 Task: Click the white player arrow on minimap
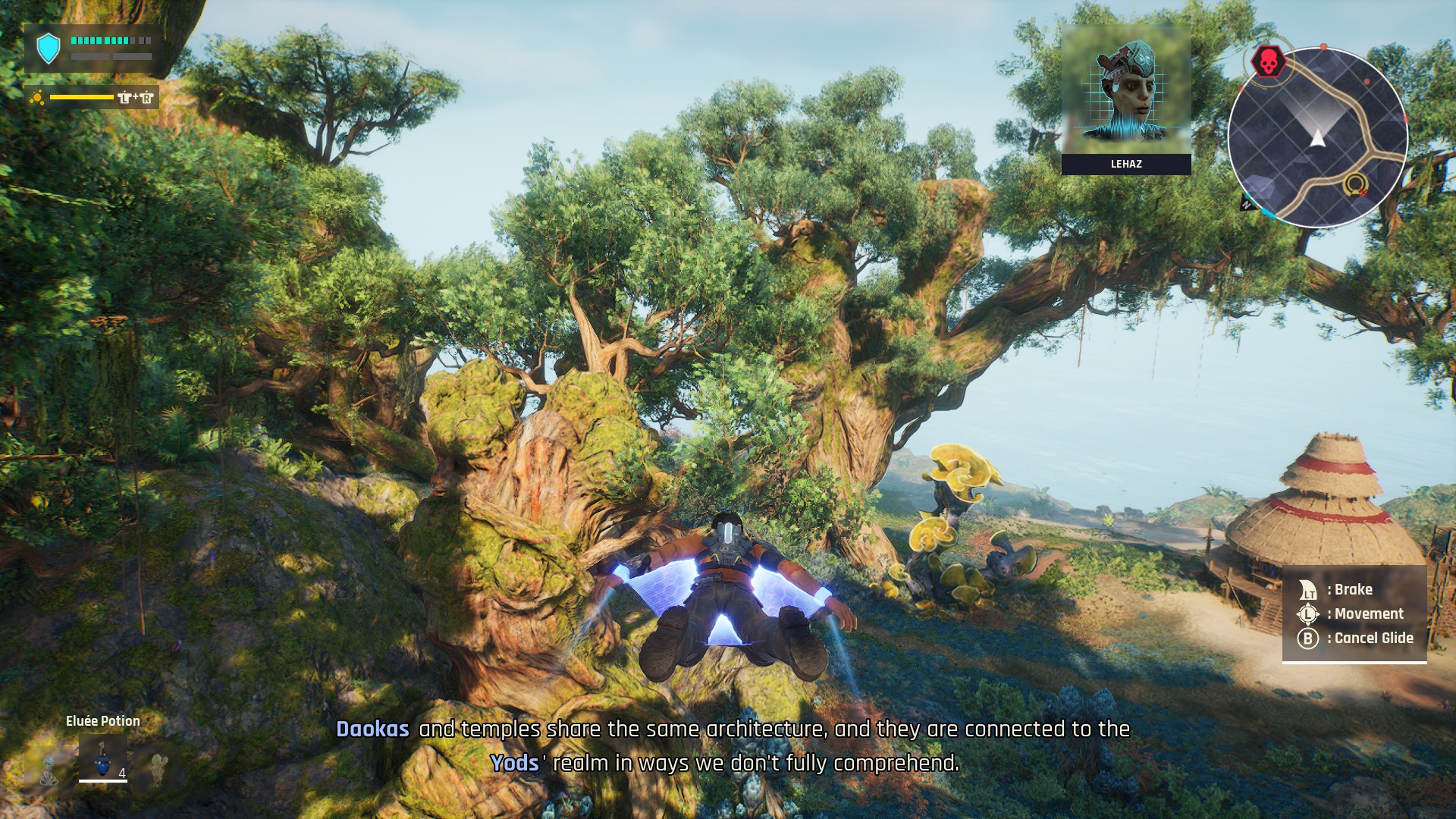[x=1318, y=138]
